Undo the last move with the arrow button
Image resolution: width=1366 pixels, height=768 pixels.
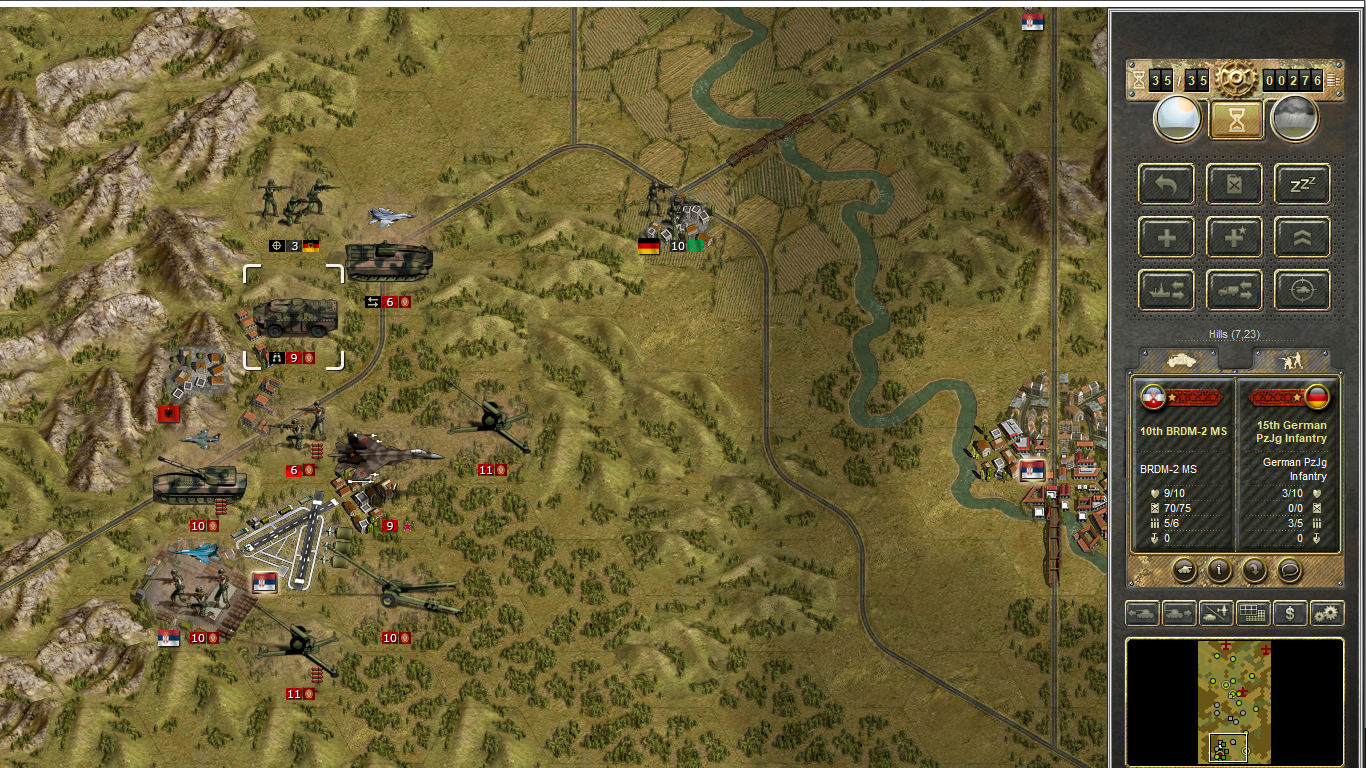1166,185
